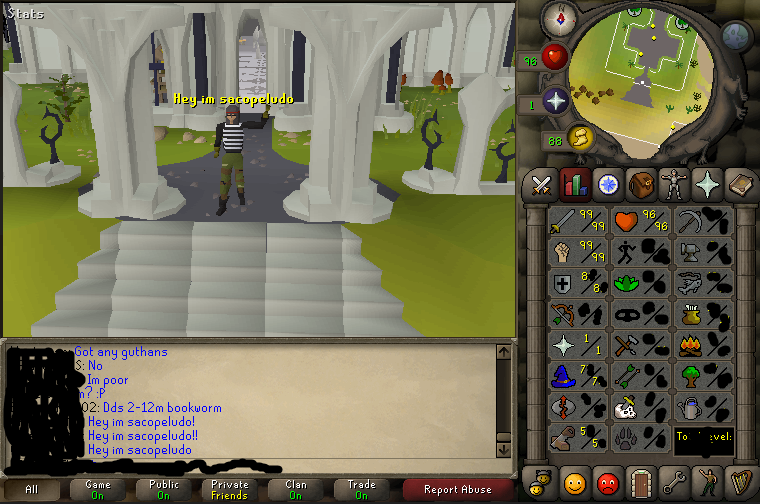Select the Firemaking campfire skill
760x504 pixels.
click(689, 345)
